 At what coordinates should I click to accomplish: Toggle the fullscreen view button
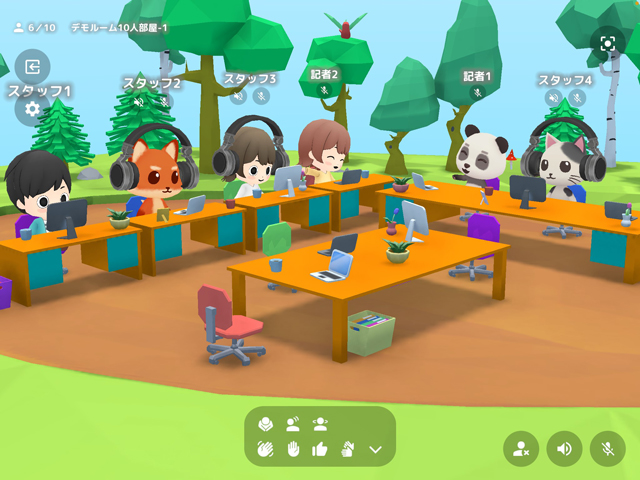tap(607, 43)
